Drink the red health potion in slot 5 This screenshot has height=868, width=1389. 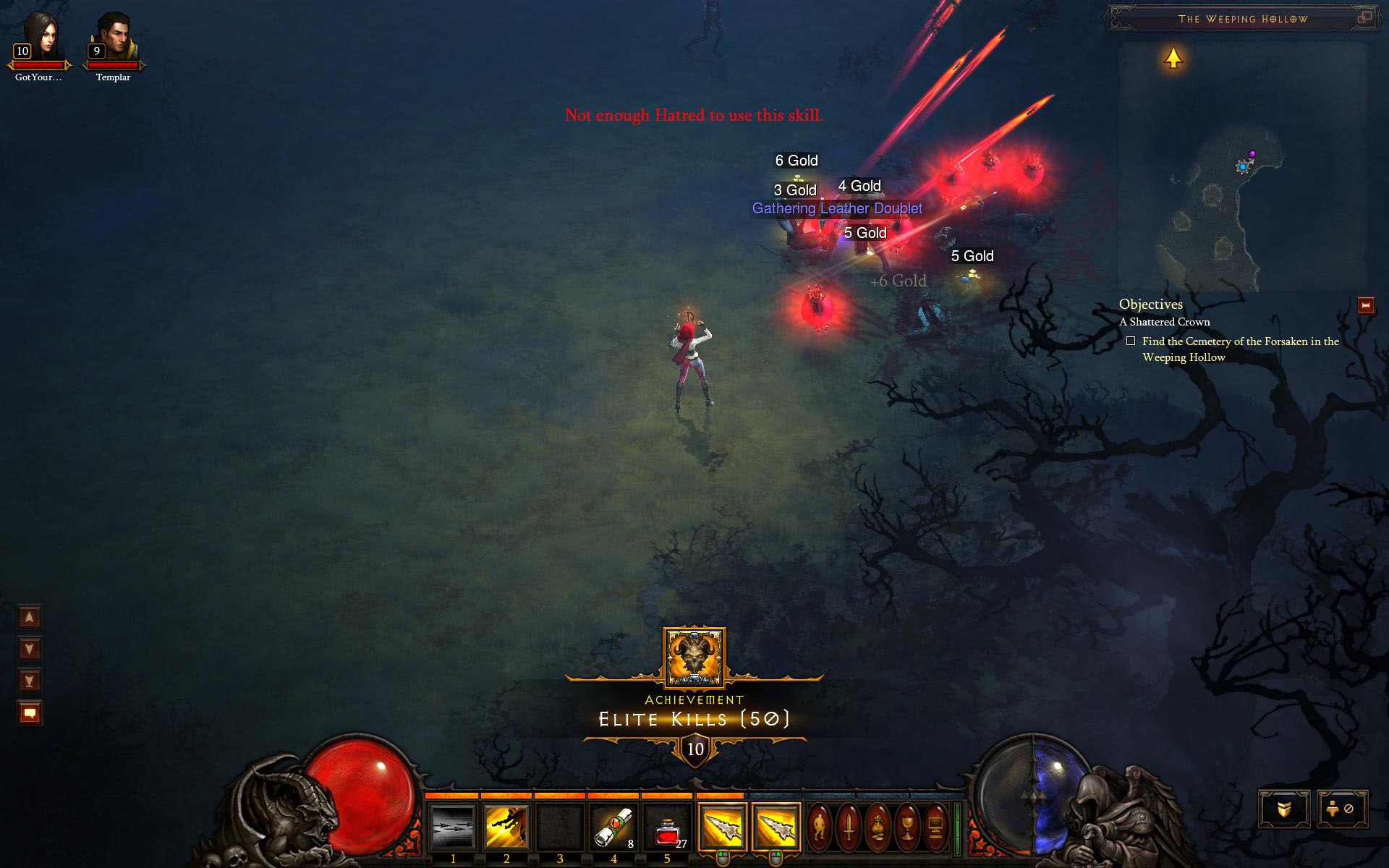click(667, 827)
